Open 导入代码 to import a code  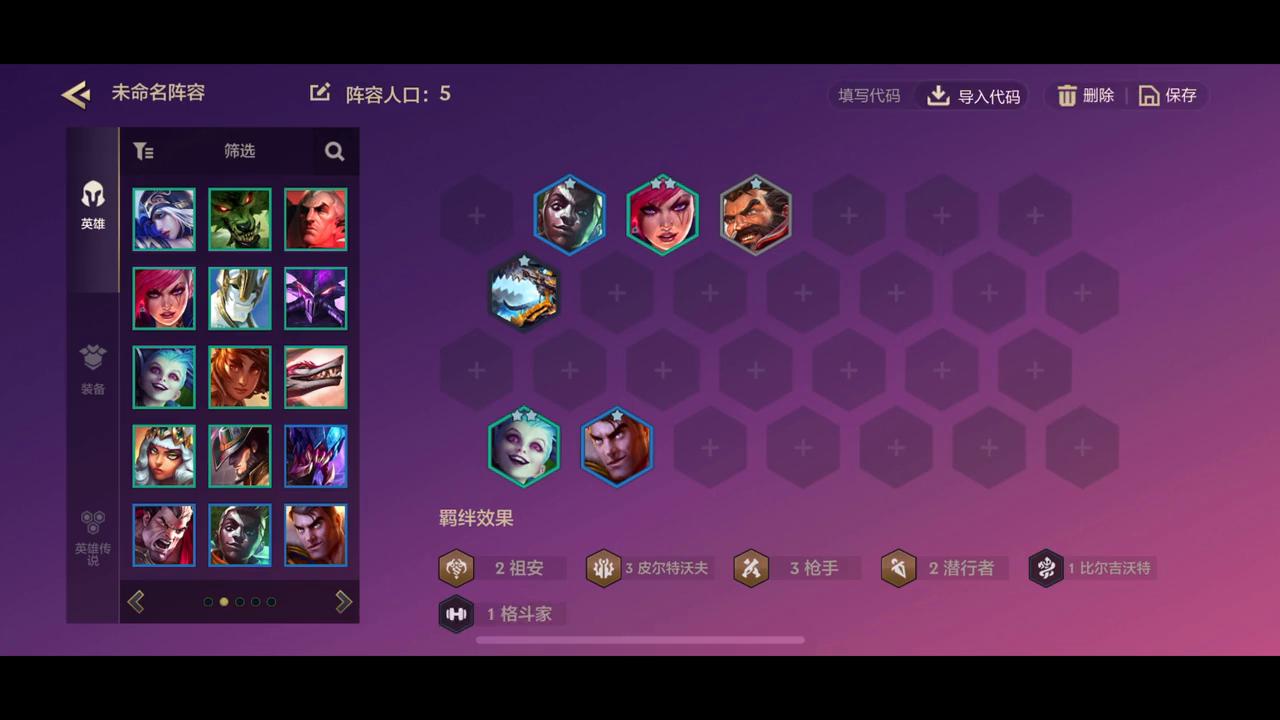tap(972, 95)
